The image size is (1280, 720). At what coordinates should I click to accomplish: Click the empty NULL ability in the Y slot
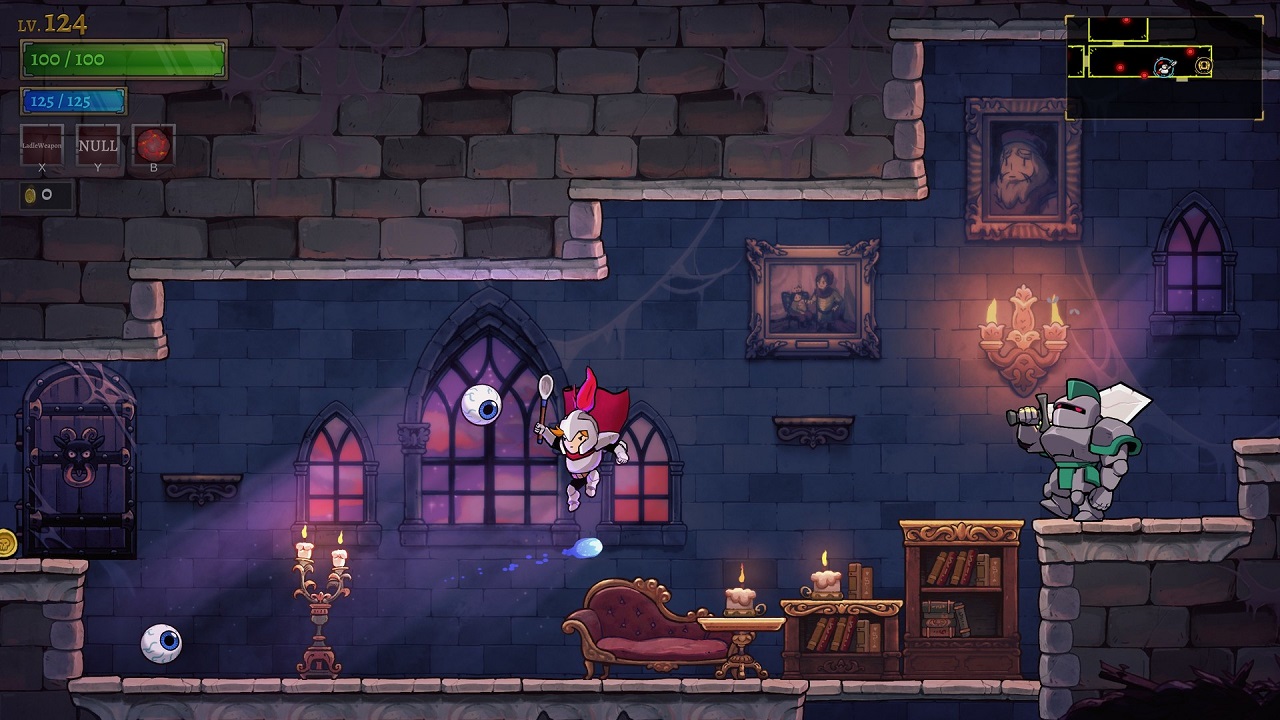97,146
